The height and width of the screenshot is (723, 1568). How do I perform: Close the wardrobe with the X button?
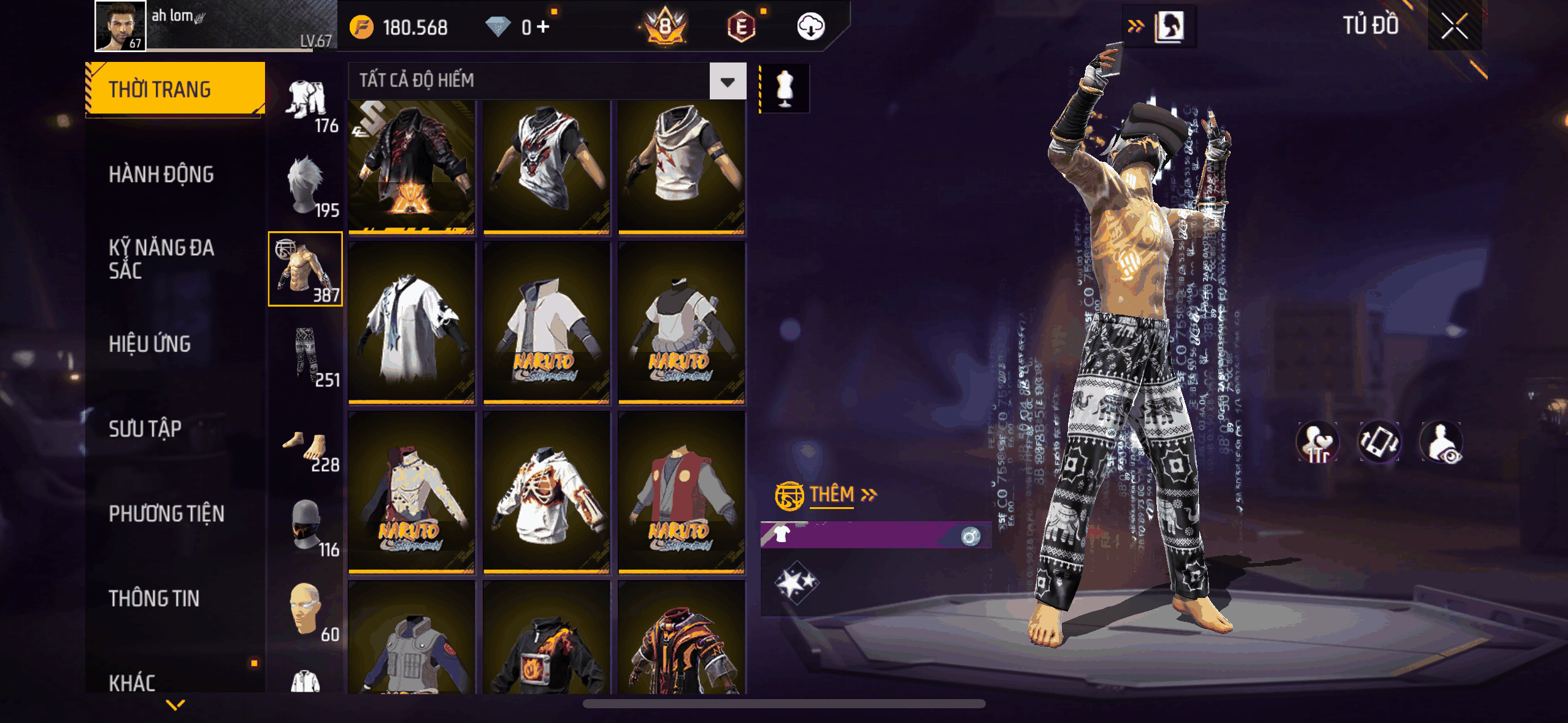[x=1454, y=26]
